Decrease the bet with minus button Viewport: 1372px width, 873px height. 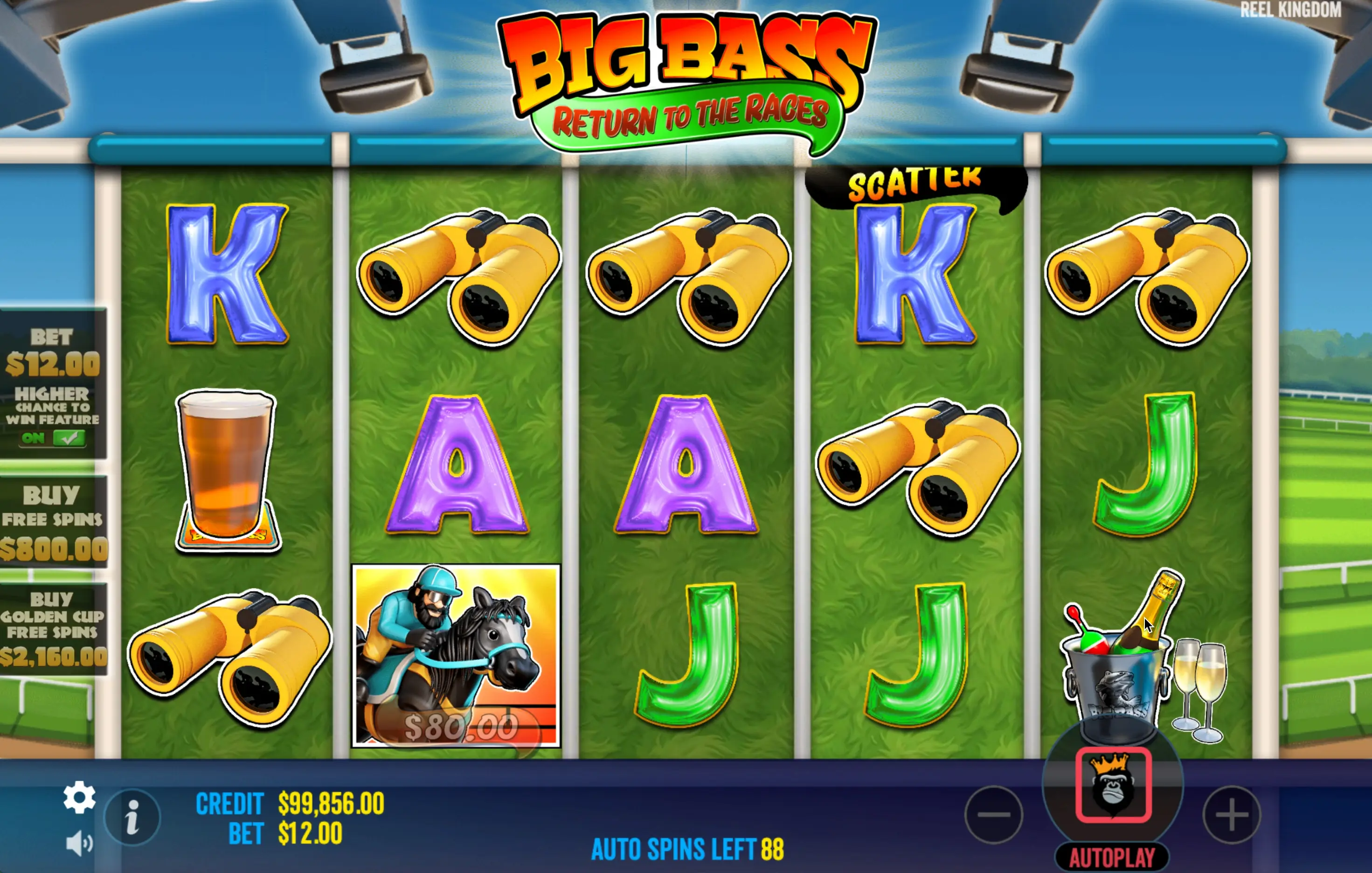[x=994, y=814]
